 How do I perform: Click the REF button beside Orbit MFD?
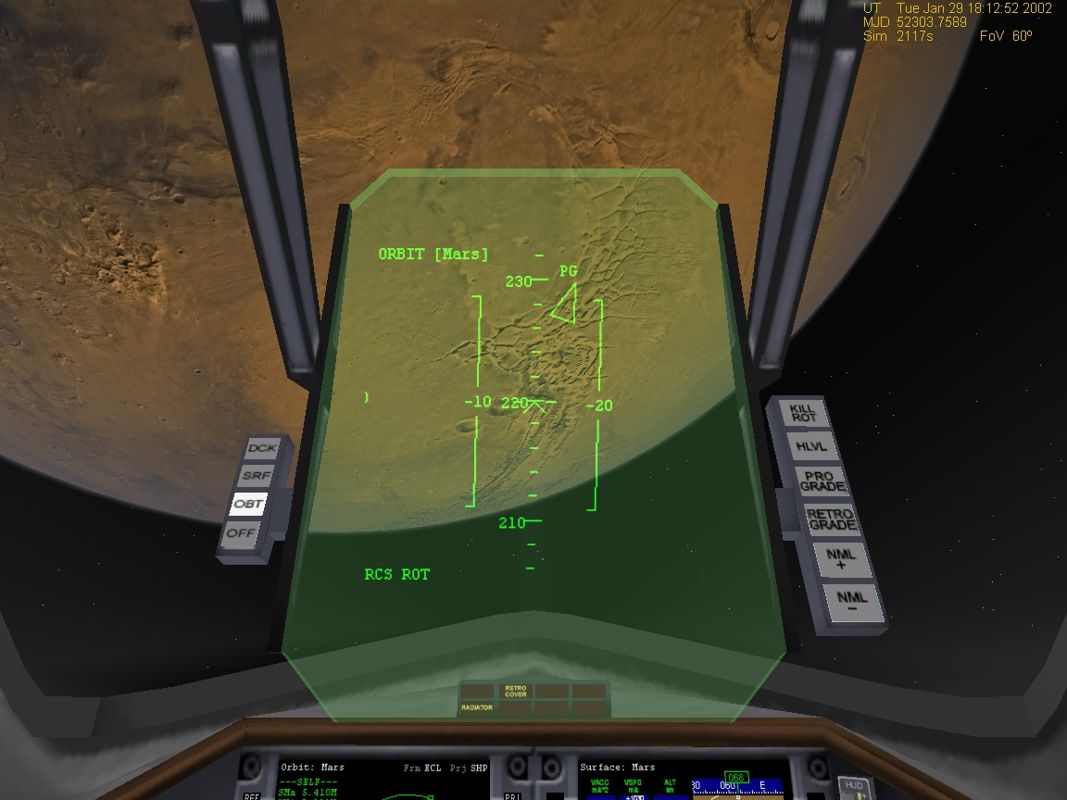(250, 795)
